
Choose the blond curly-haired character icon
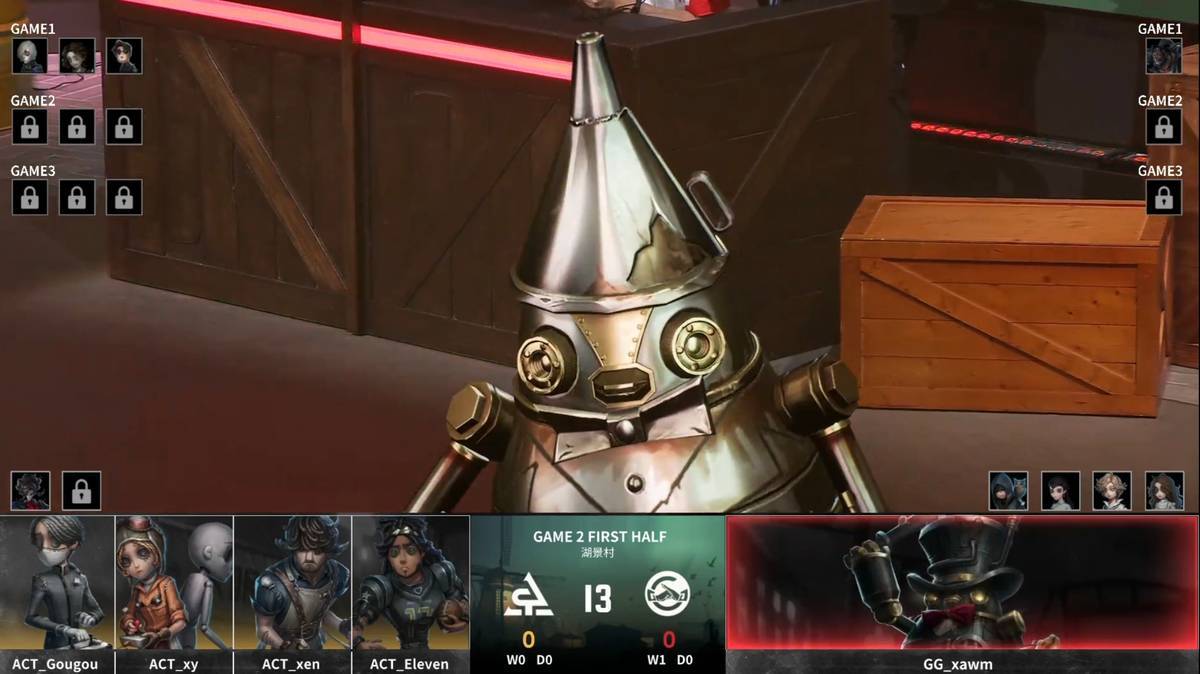coord(1111,491)
